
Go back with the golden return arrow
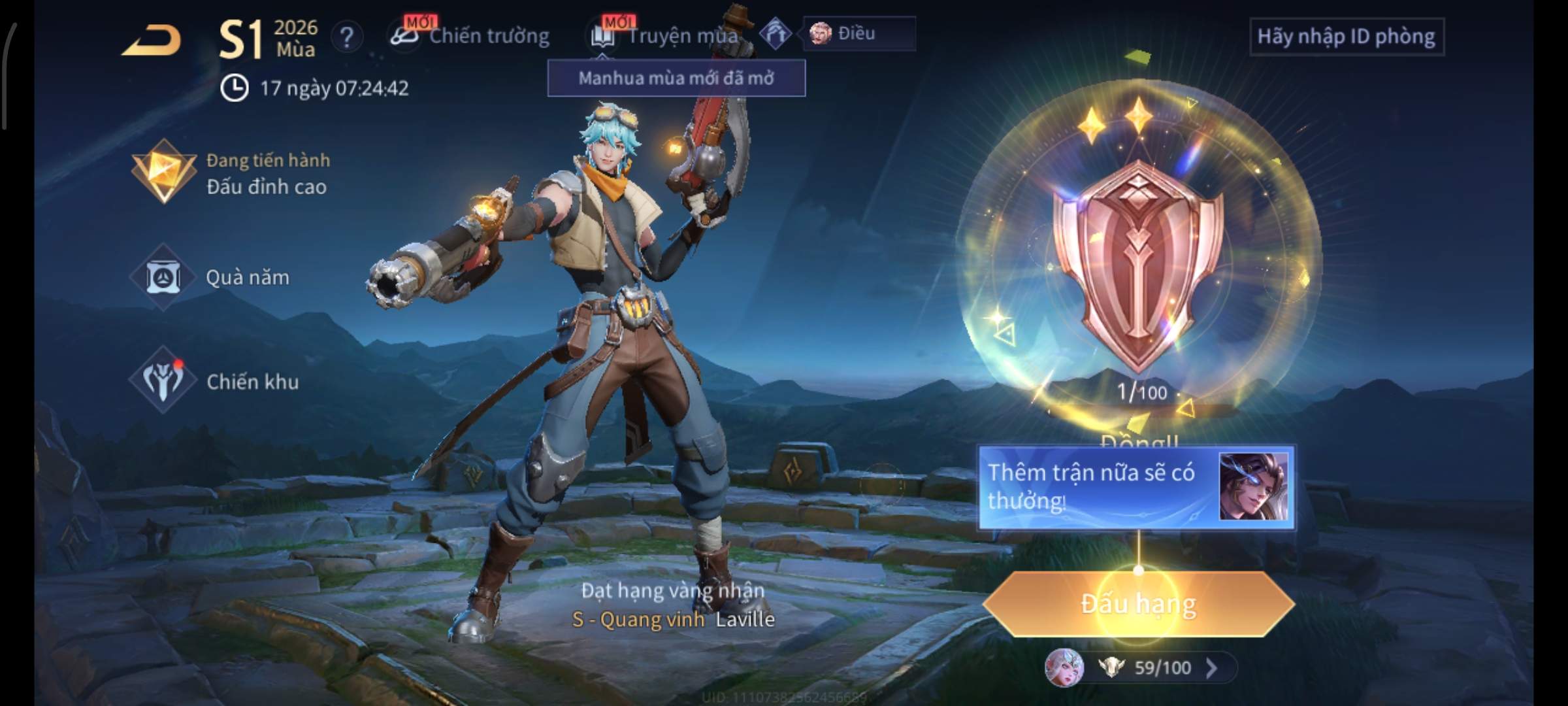(x=152, y=41)
